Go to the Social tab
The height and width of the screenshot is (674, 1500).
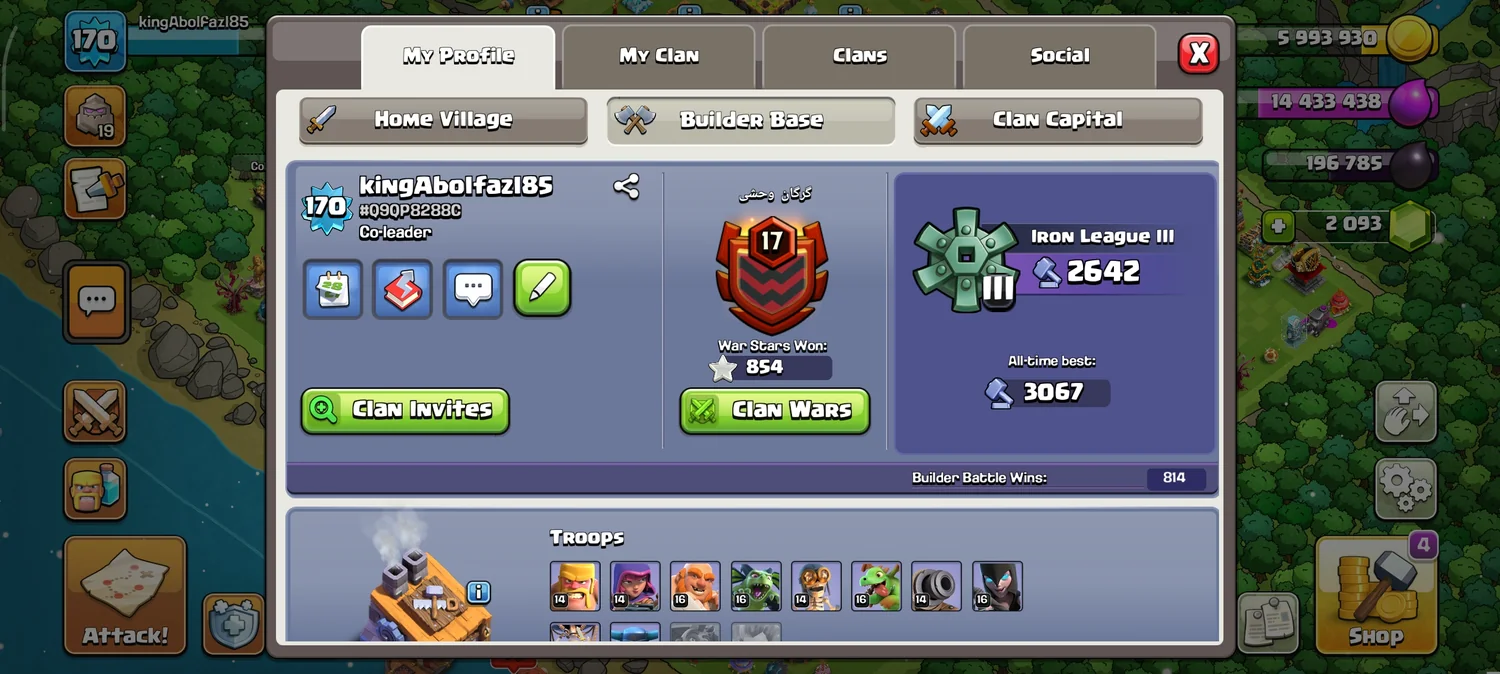pos(1059,56)
